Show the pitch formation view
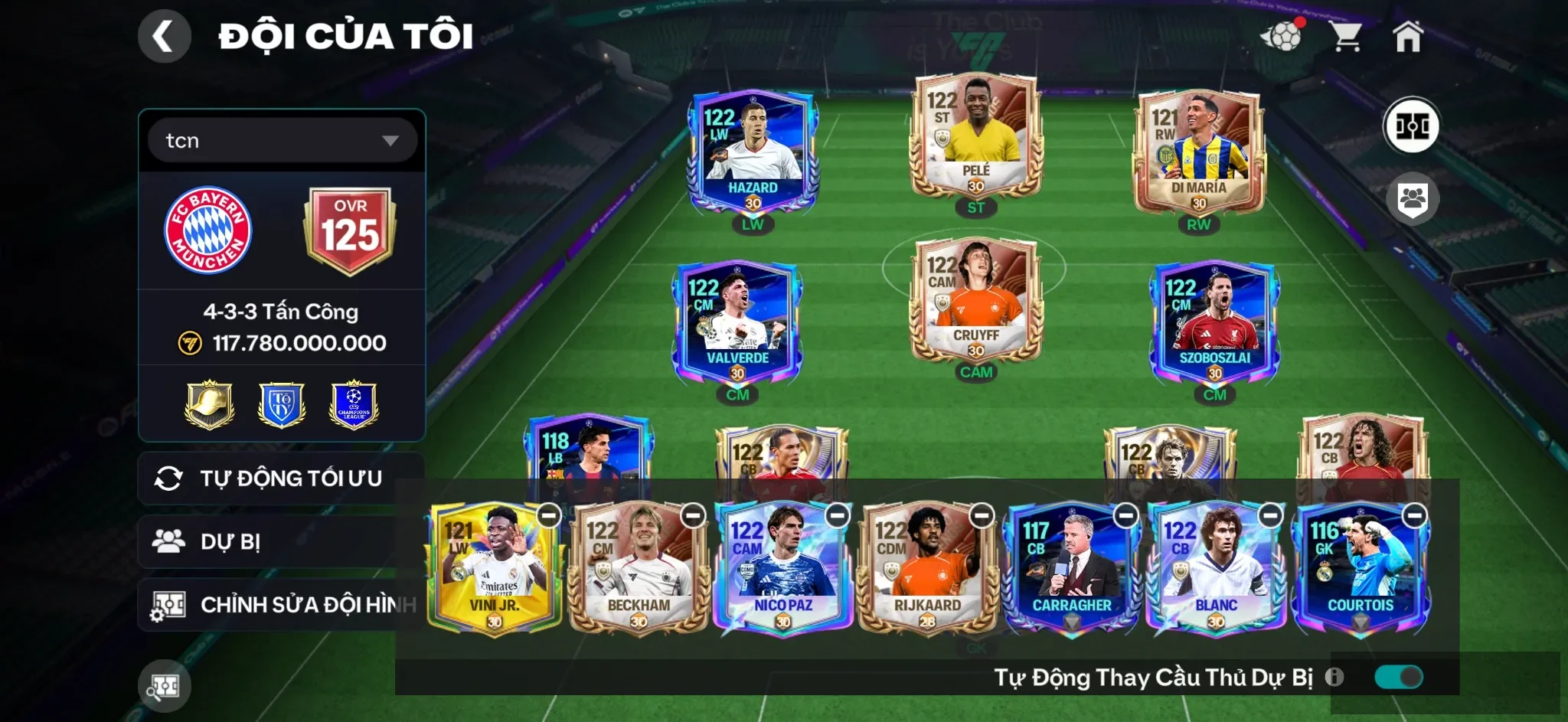 tap(1412, 126)
